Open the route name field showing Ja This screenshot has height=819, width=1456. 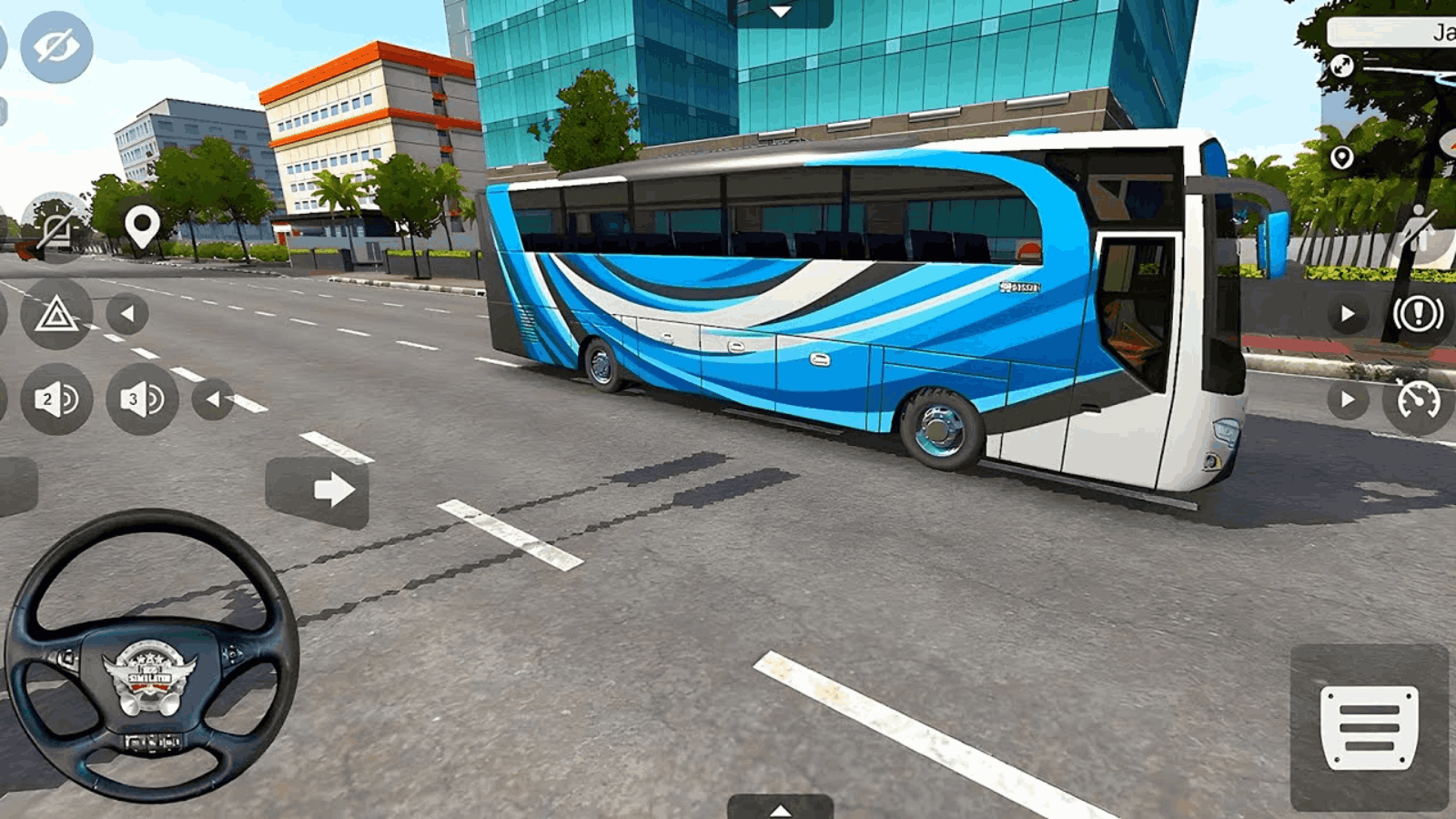click(1392, 30)
